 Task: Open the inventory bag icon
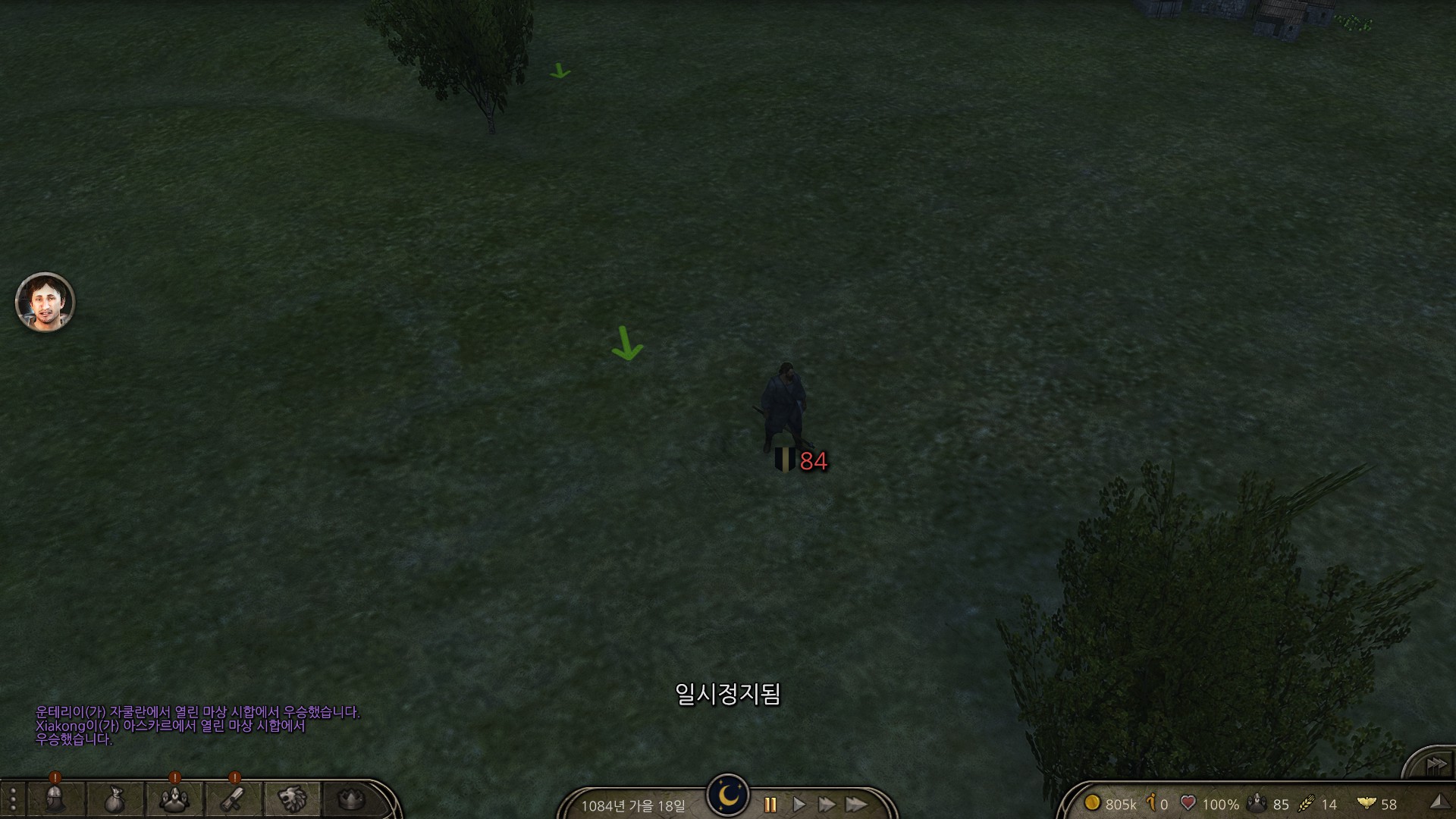coord(115,799)
